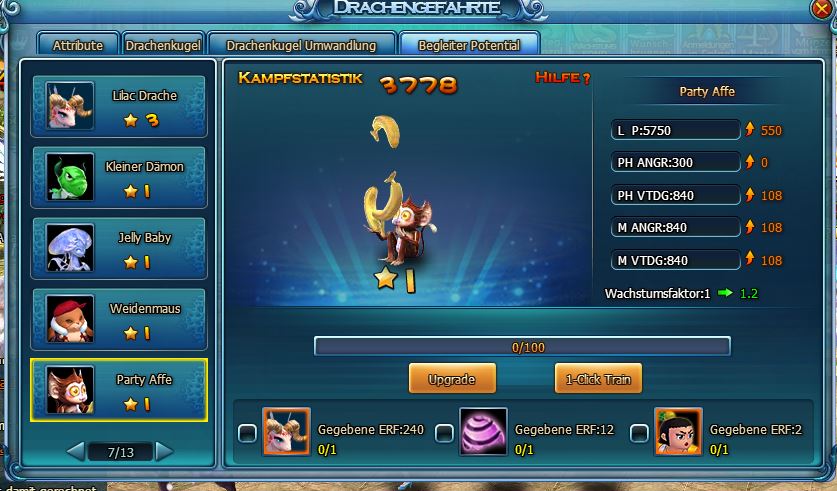Click the purple orb material icon

tap(484, 431)
